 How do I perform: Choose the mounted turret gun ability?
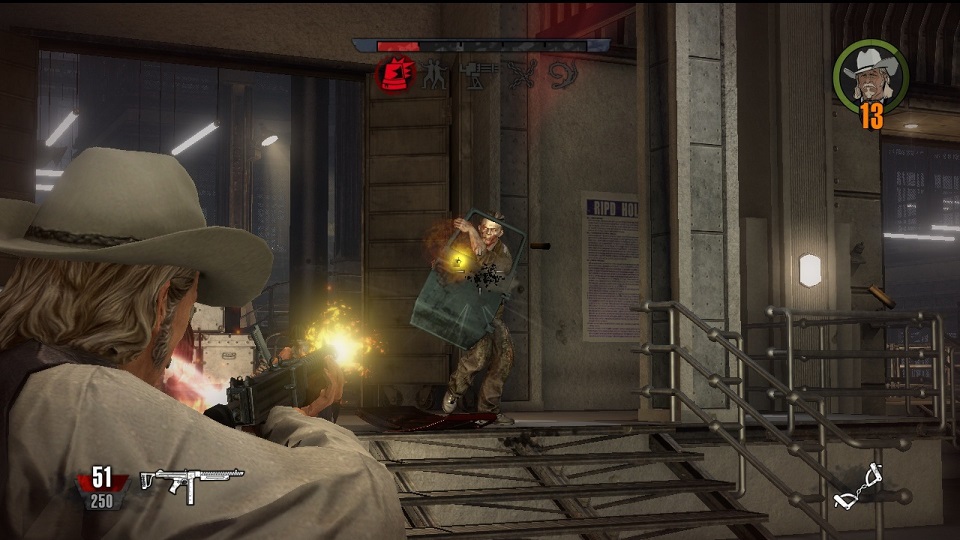tap(476, 73)
